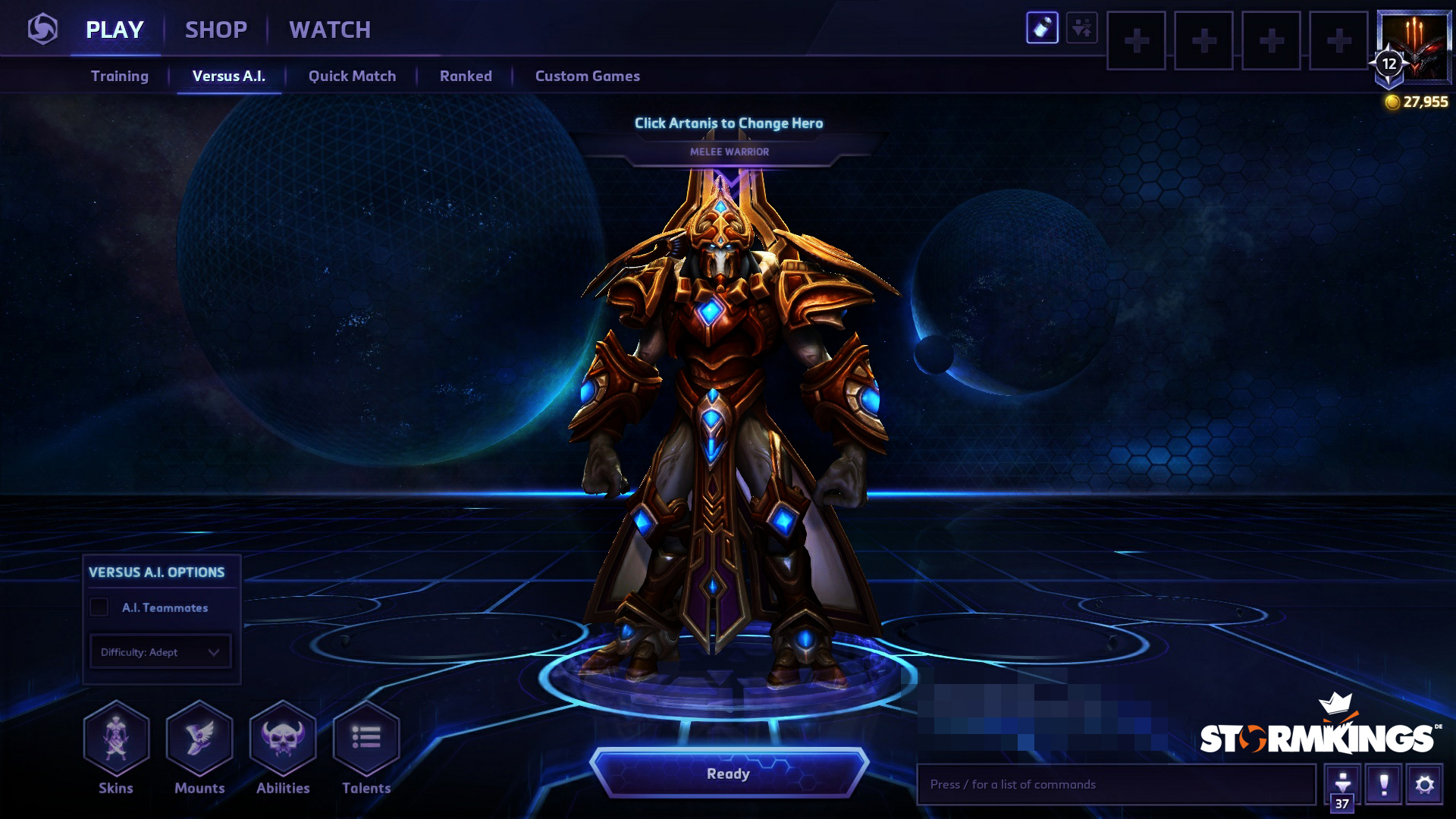Switch to the Watch section
Screen dimensions: 1456x819
click(x=330, y=30)
